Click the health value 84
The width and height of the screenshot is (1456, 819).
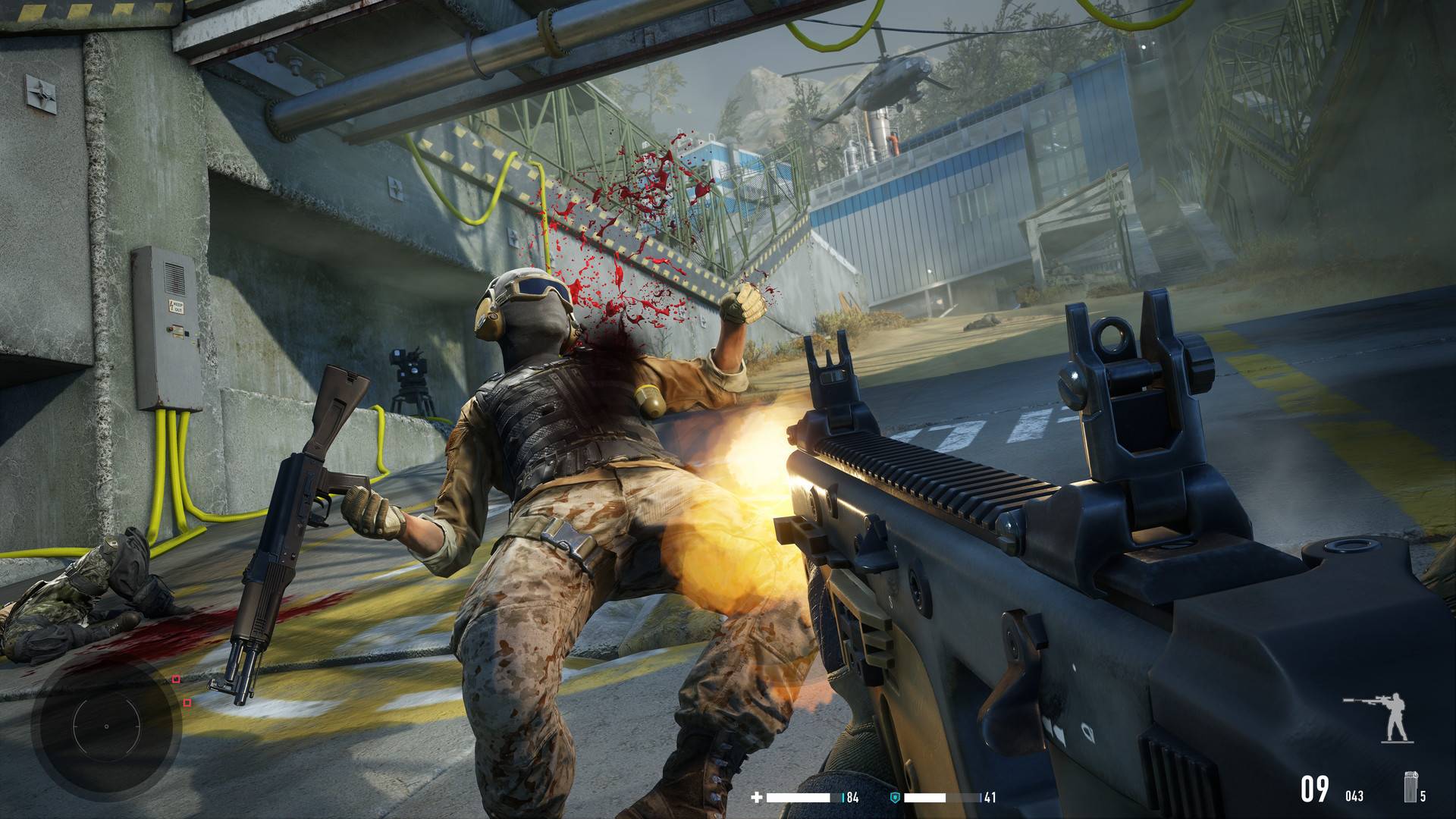[852, 797]
